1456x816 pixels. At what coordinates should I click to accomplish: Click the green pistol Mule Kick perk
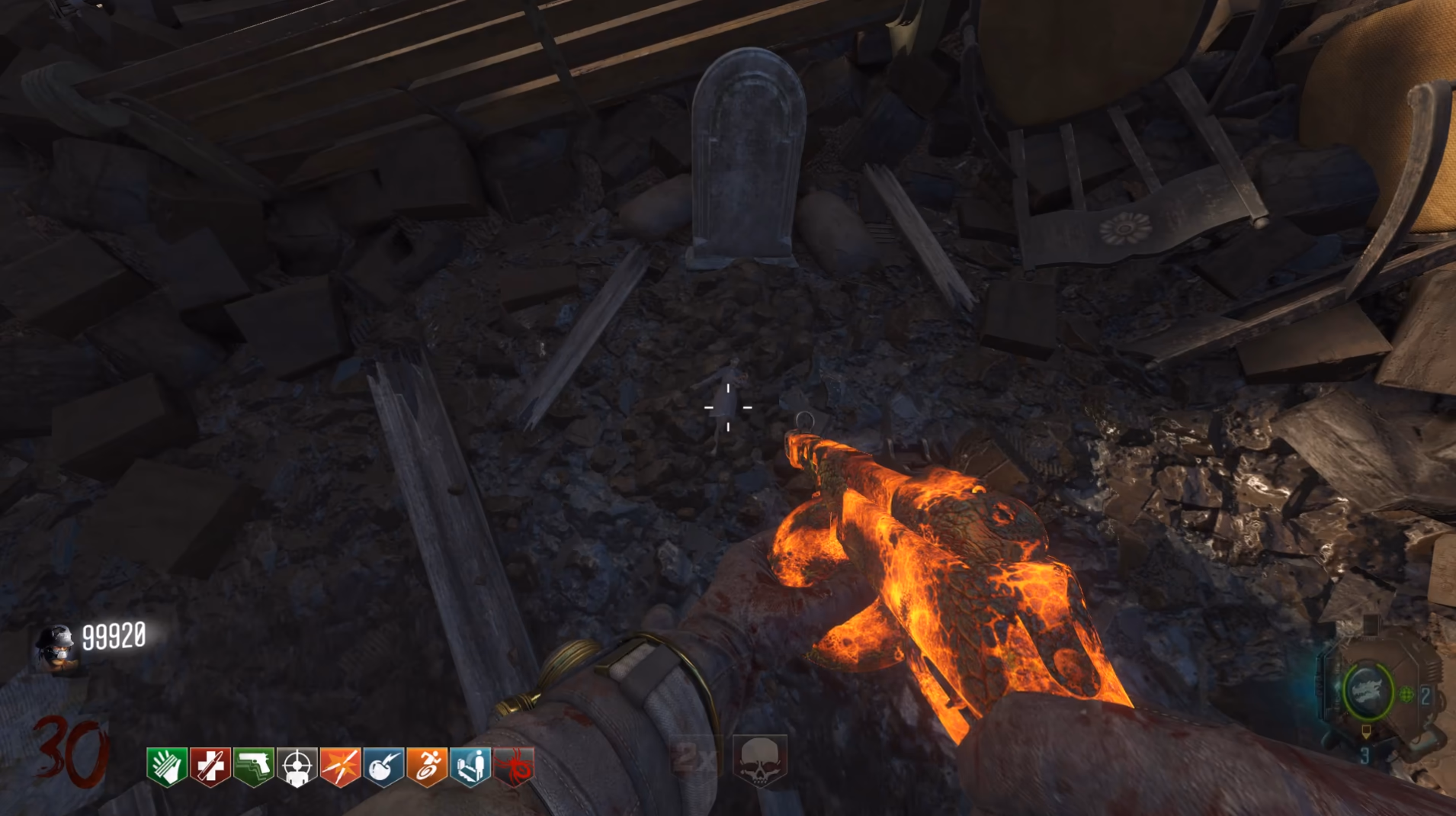point(254,766)
